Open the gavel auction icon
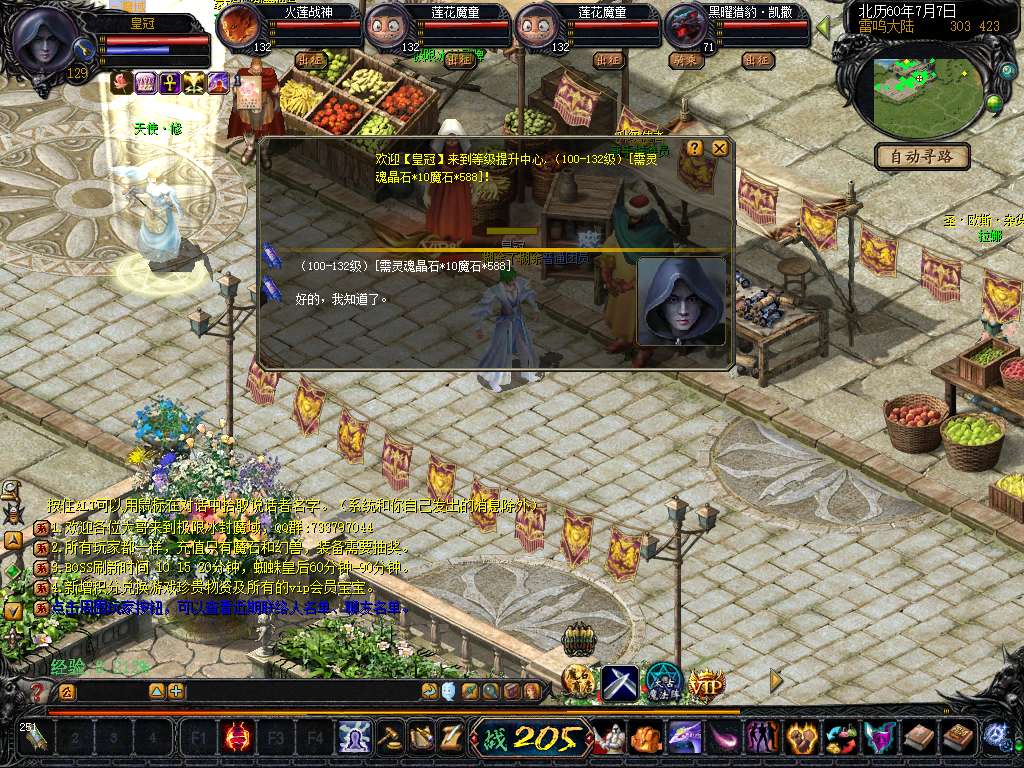The height and width of the screenshot is (768, 1024). coord(388,738)
